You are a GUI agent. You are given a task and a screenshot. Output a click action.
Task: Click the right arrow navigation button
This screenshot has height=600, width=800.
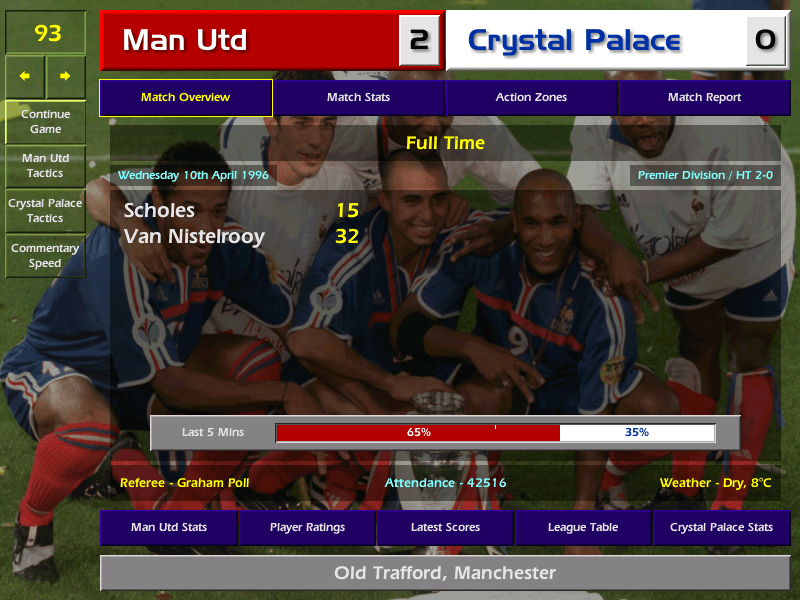[65, 76]
